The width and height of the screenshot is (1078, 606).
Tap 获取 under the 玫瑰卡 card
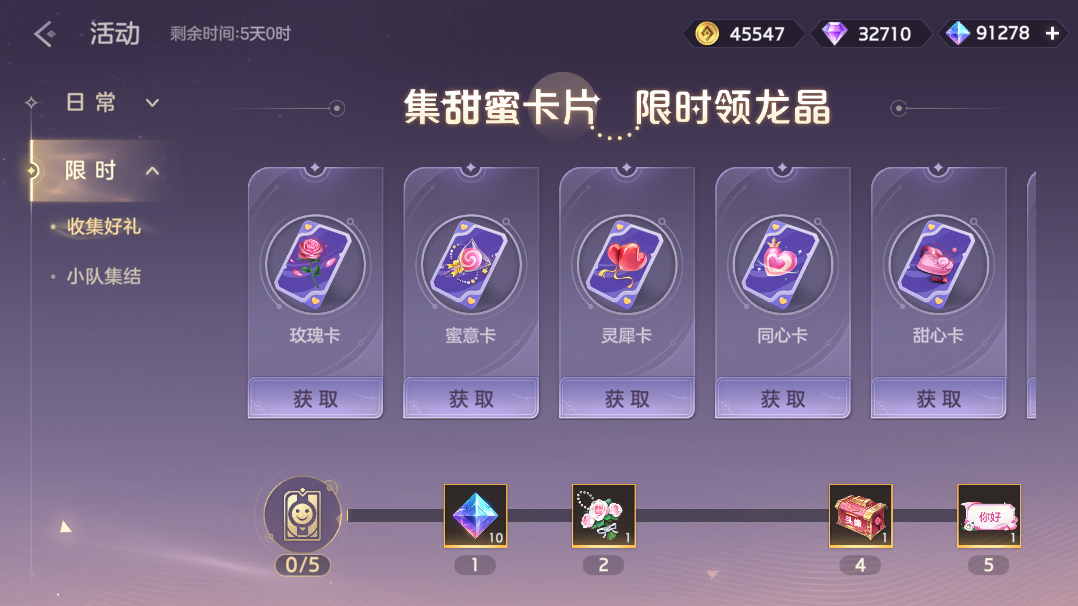pos(316,399)
